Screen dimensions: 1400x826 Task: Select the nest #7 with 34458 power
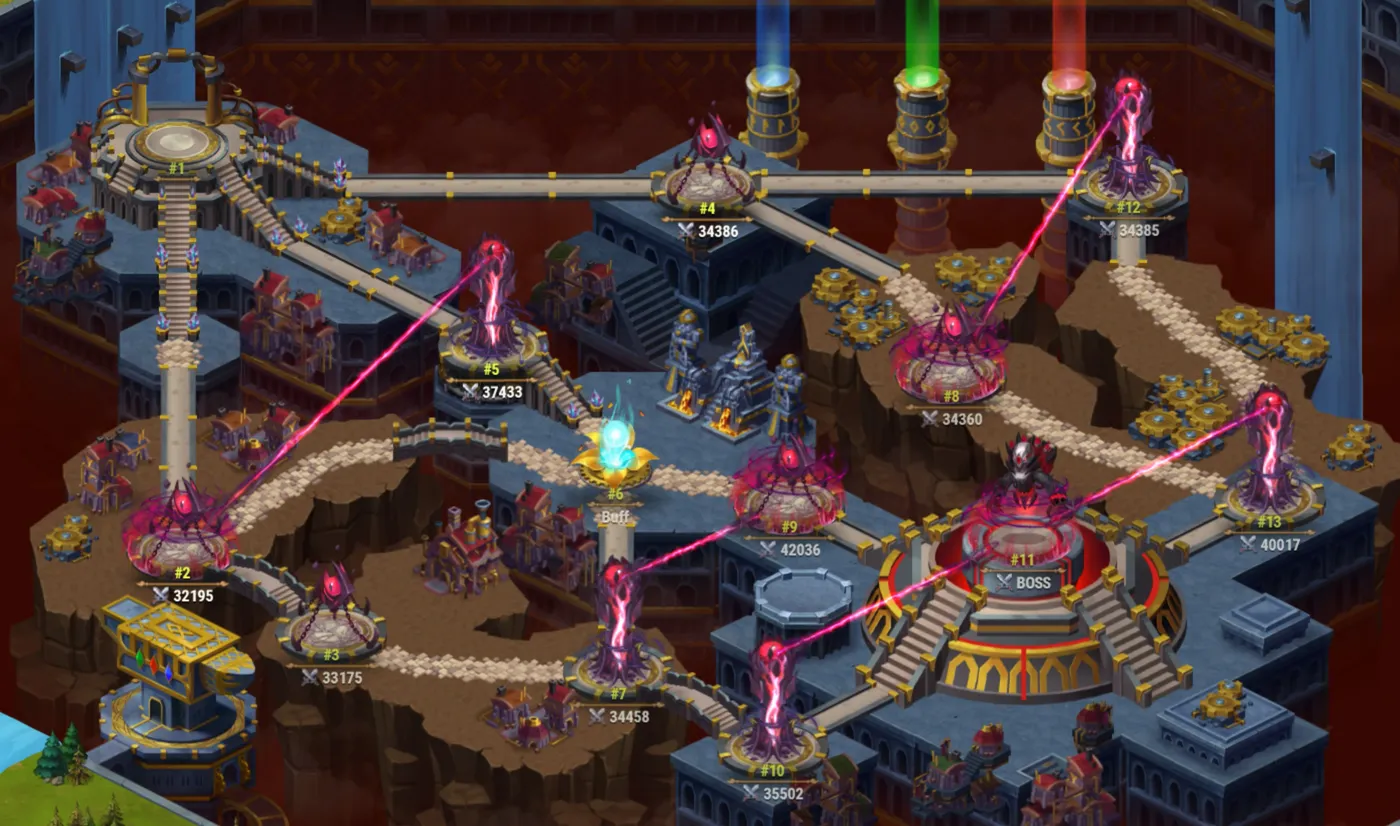pyautogui.click(x=617, y=620)
